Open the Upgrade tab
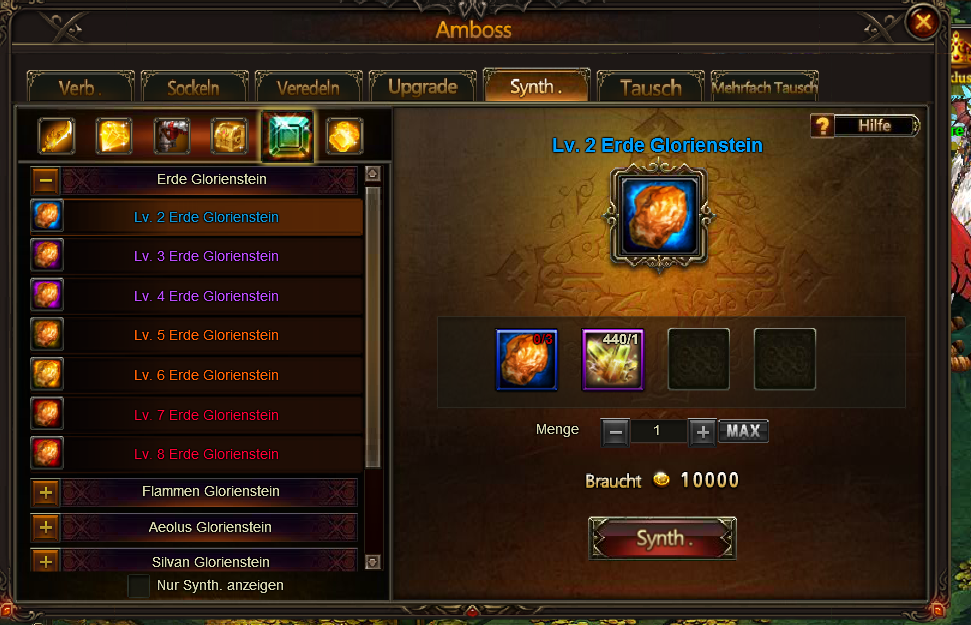The image size is (971, 625). pos(422,87)
